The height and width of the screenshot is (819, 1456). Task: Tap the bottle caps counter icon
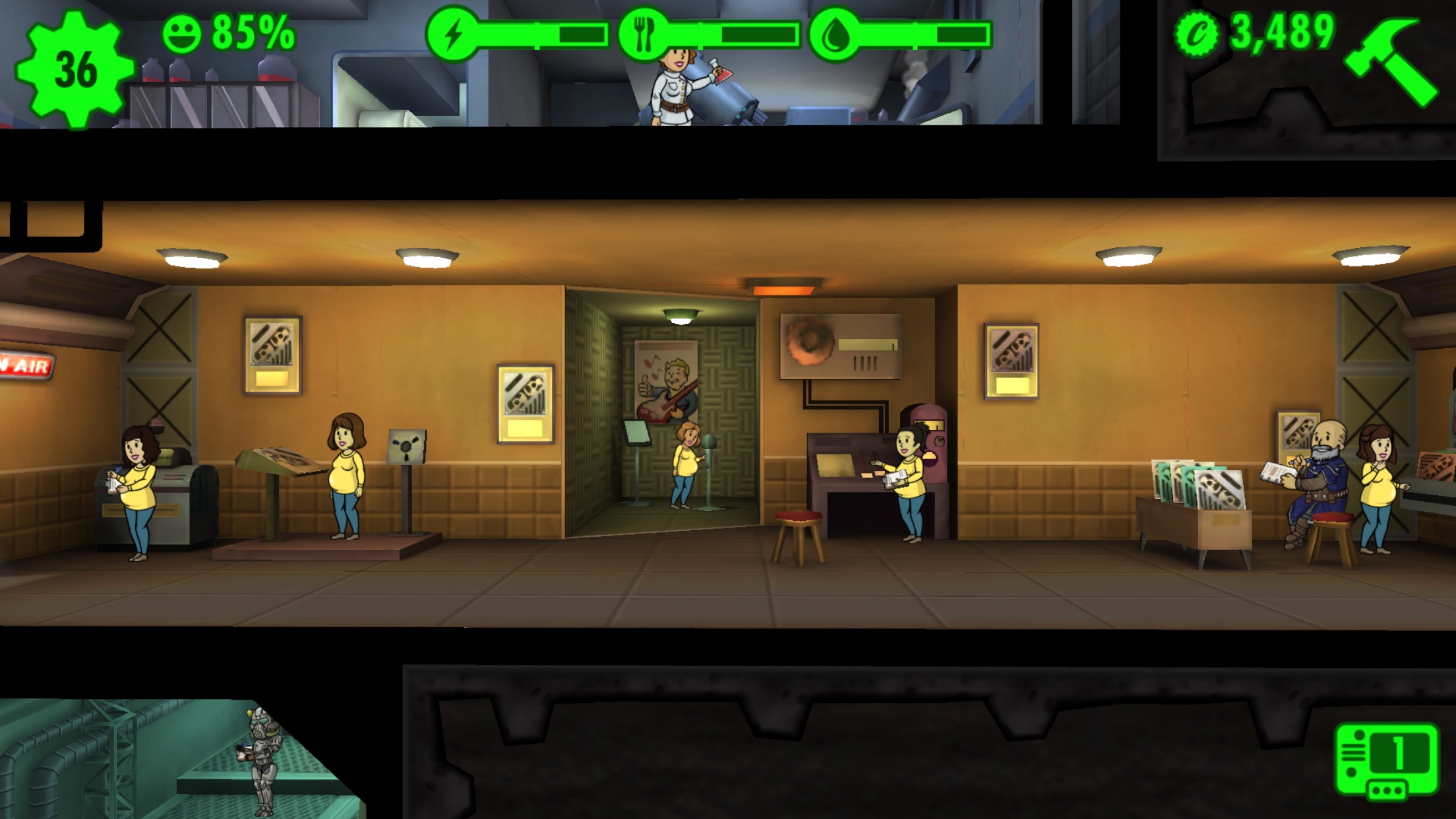(1197, 34)
